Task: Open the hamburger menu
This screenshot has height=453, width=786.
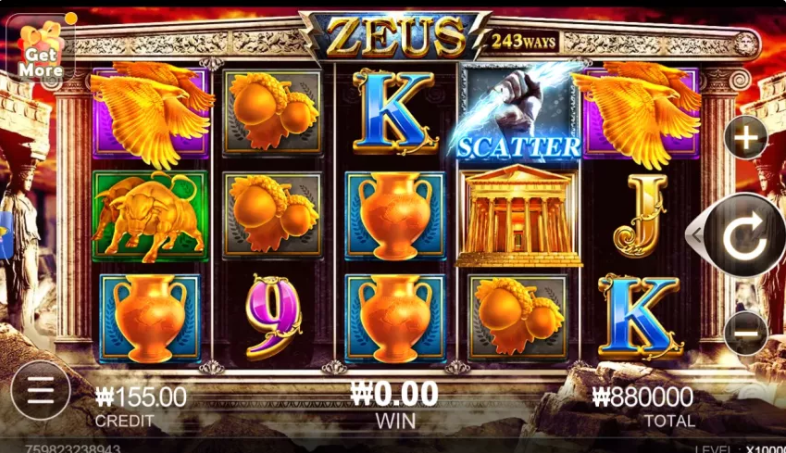Action: [40, 390]
